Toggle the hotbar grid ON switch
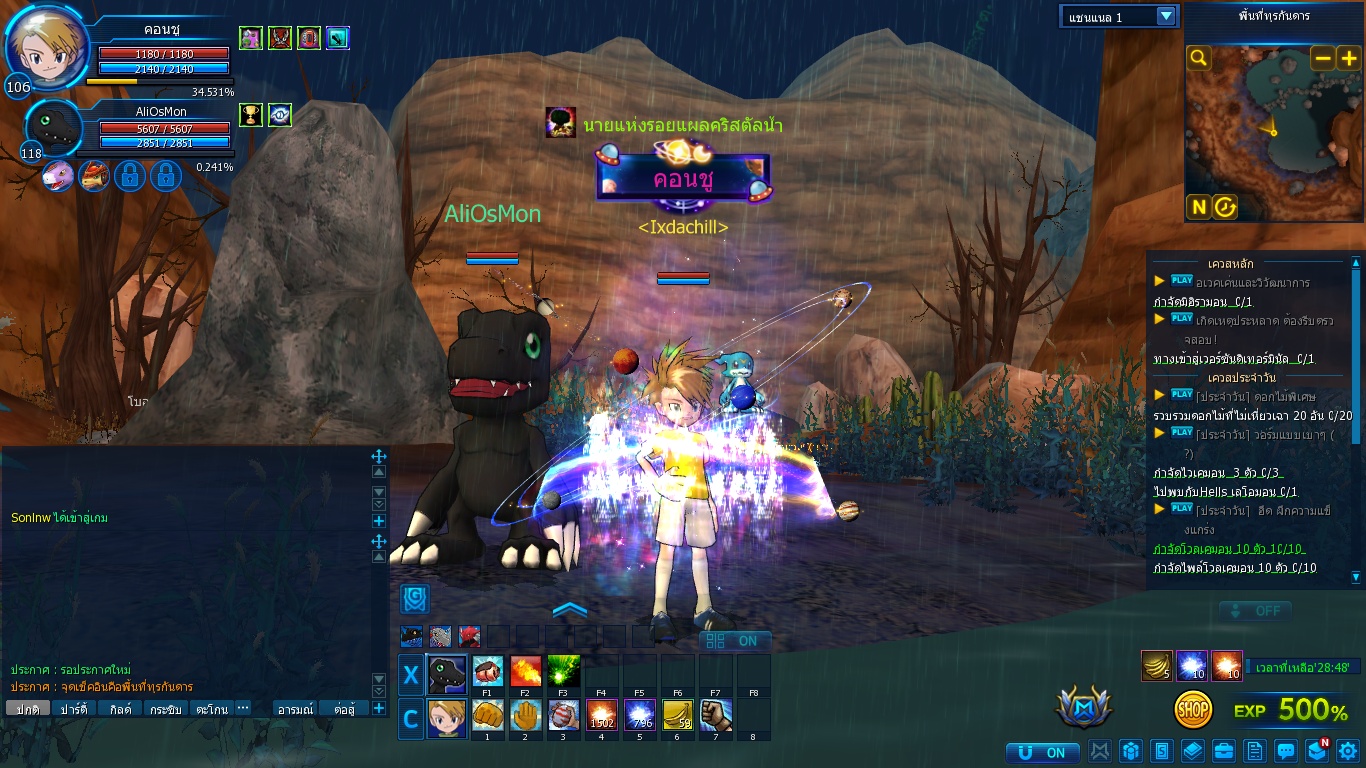The width and height of the screenshot is (1366, 768). (734, 641)
